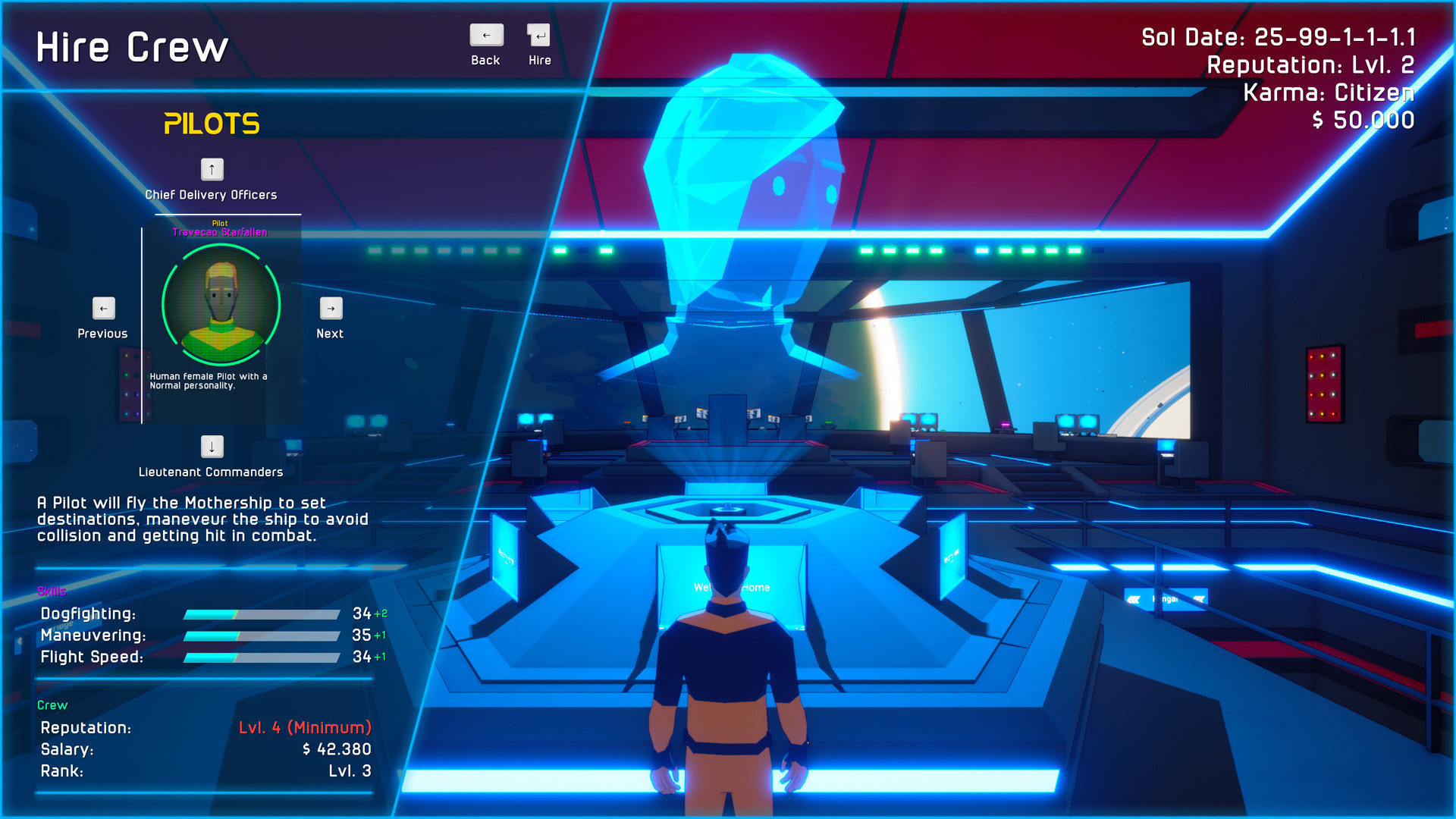
Task: Select the Chief Delivery Officers up arrow
Action: [211, 170]
